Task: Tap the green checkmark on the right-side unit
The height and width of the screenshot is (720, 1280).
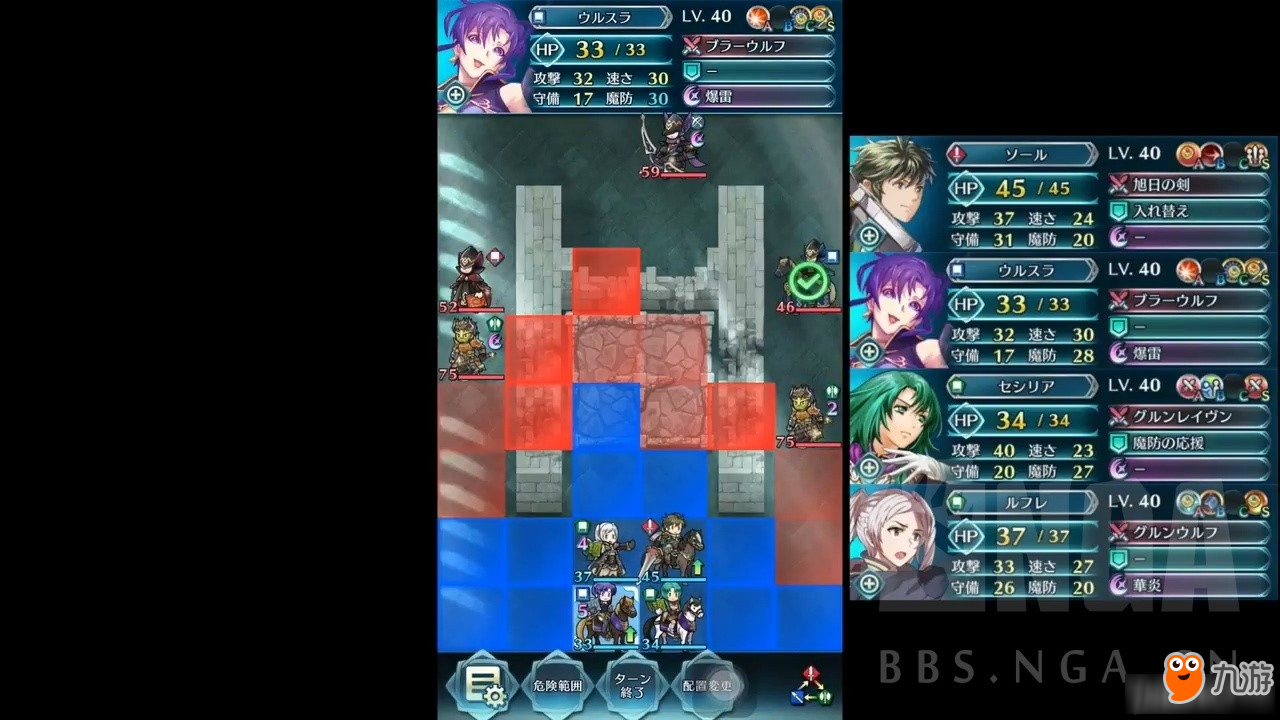Action: [x=808, y=281]
